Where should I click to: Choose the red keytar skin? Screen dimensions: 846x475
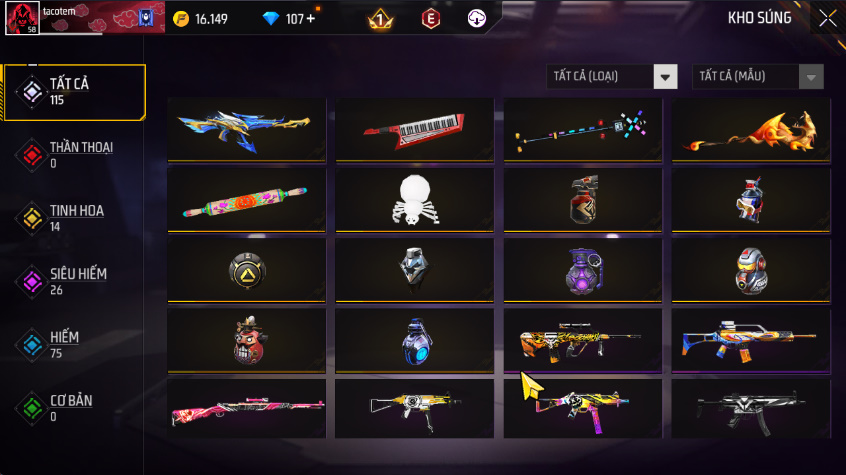tap(413, 128)
